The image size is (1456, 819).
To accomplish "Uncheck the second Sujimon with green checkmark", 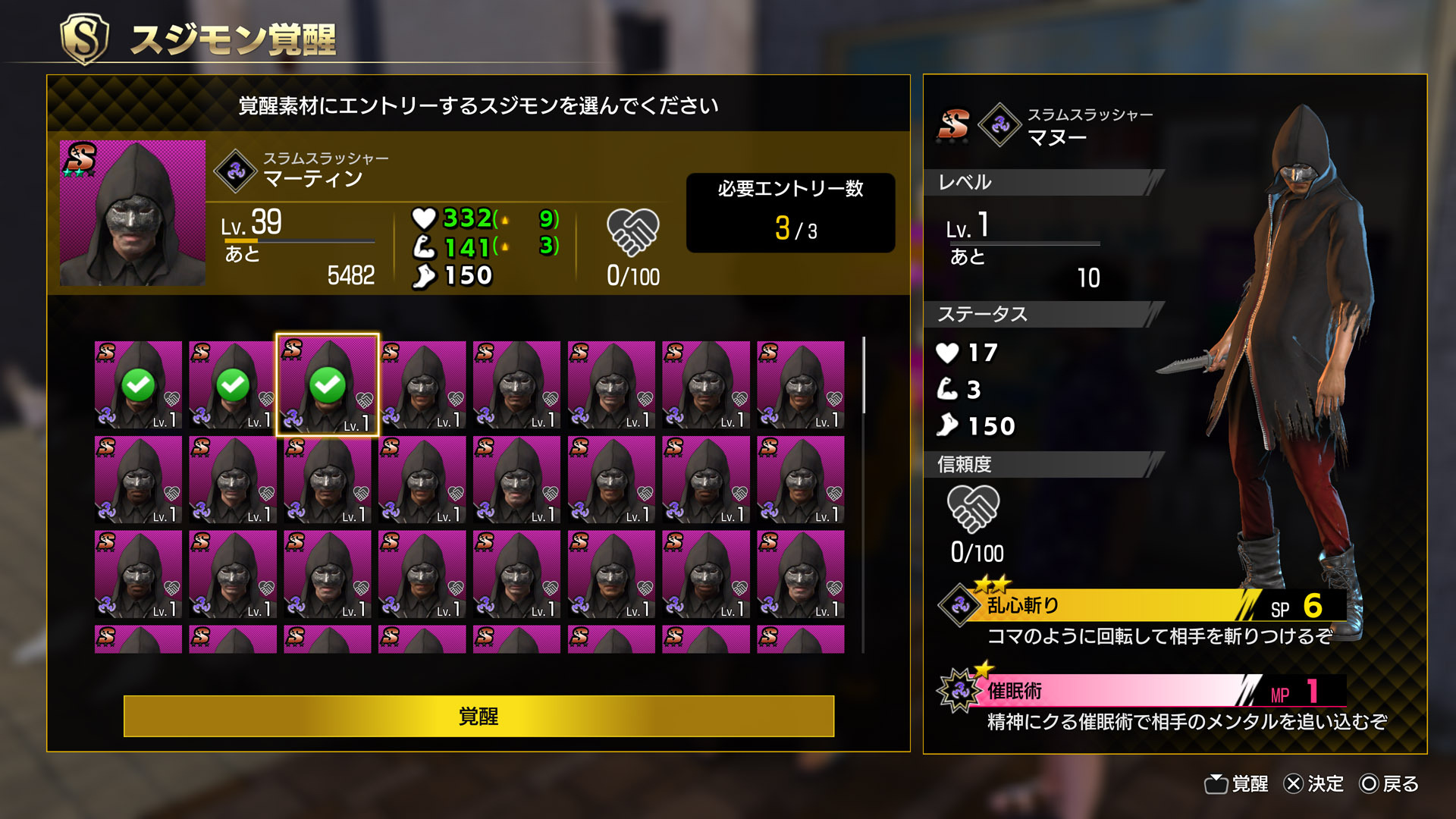I will [233, 385].
